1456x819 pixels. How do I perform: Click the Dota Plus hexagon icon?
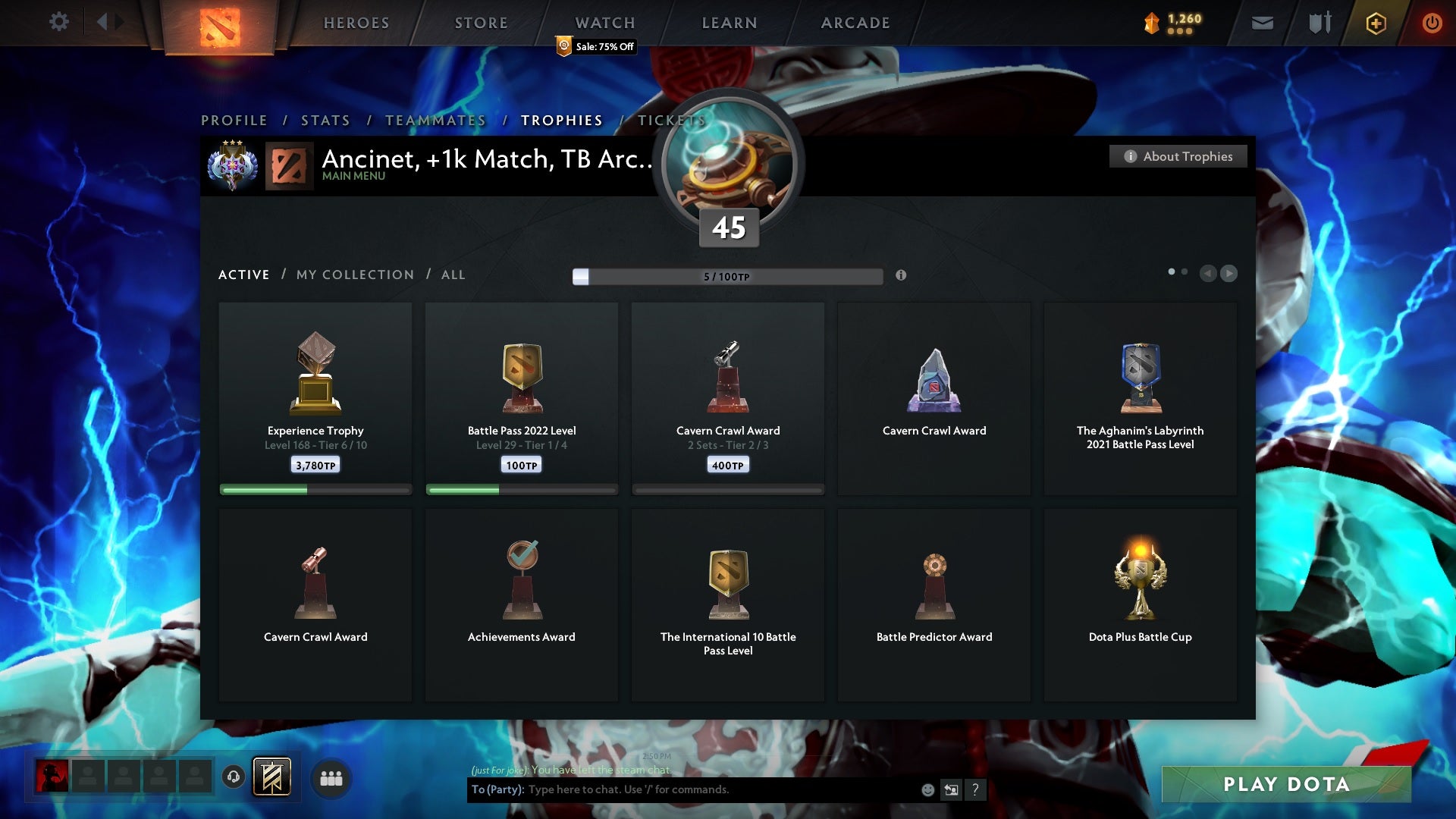[x=1375, y=23]
